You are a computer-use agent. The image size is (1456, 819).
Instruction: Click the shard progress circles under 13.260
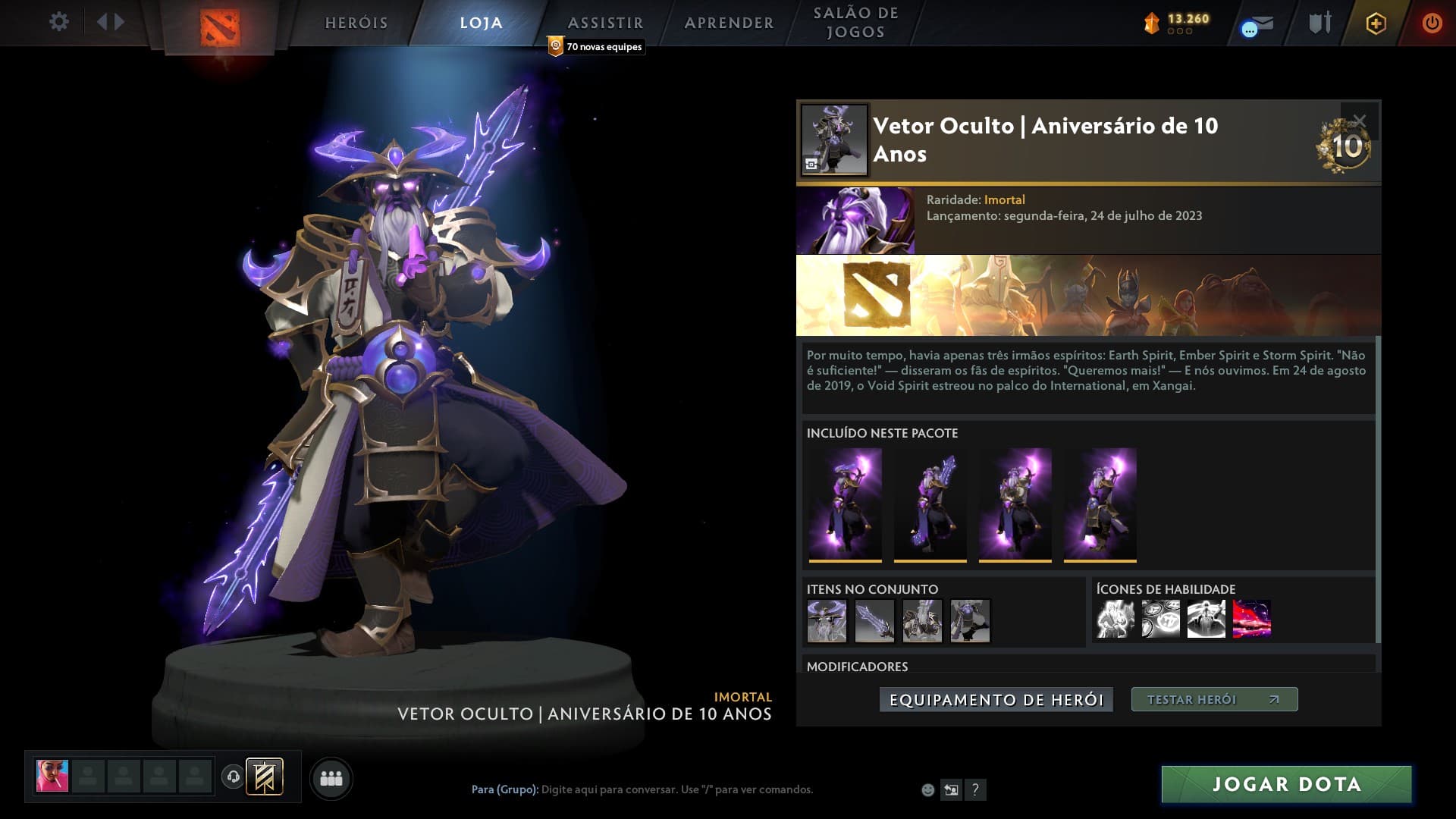pyautogui.click(x=1178, y=33)
